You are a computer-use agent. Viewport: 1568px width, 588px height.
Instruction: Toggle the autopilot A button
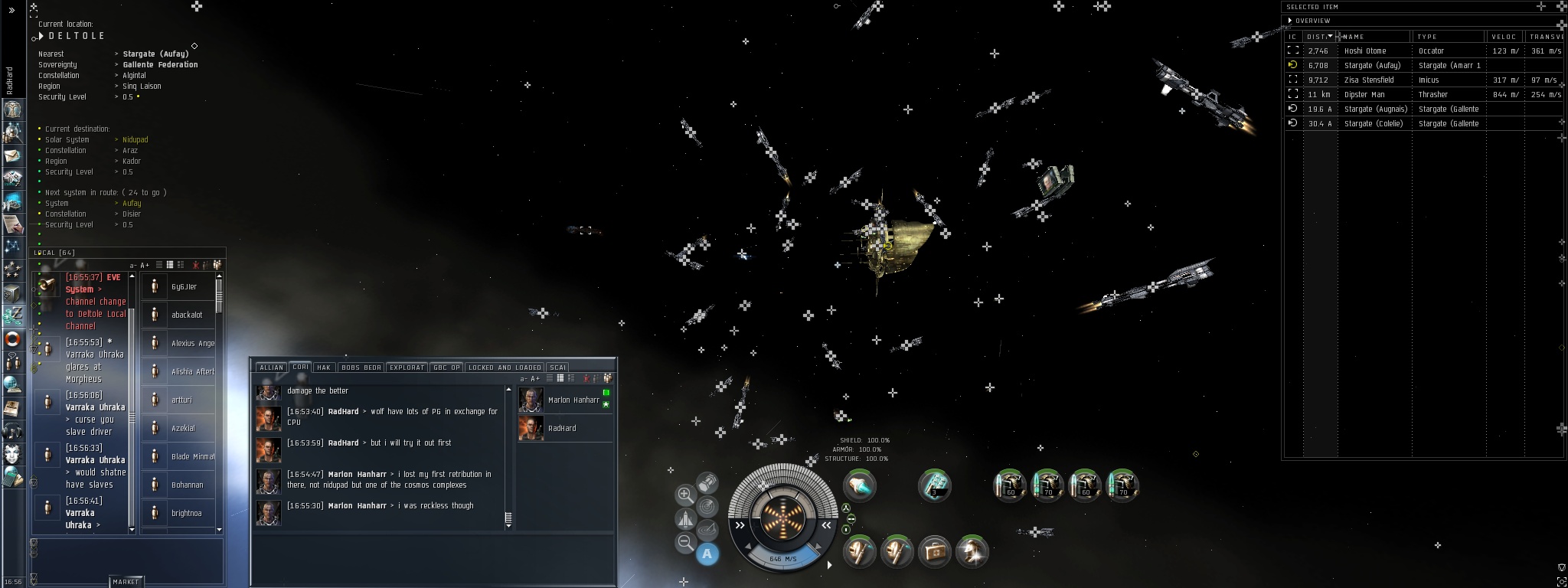(707, 554)
